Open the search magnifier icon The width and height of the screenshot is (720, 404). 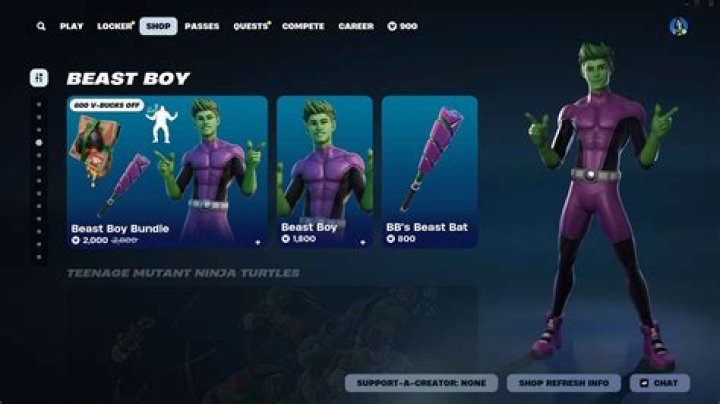41,26
